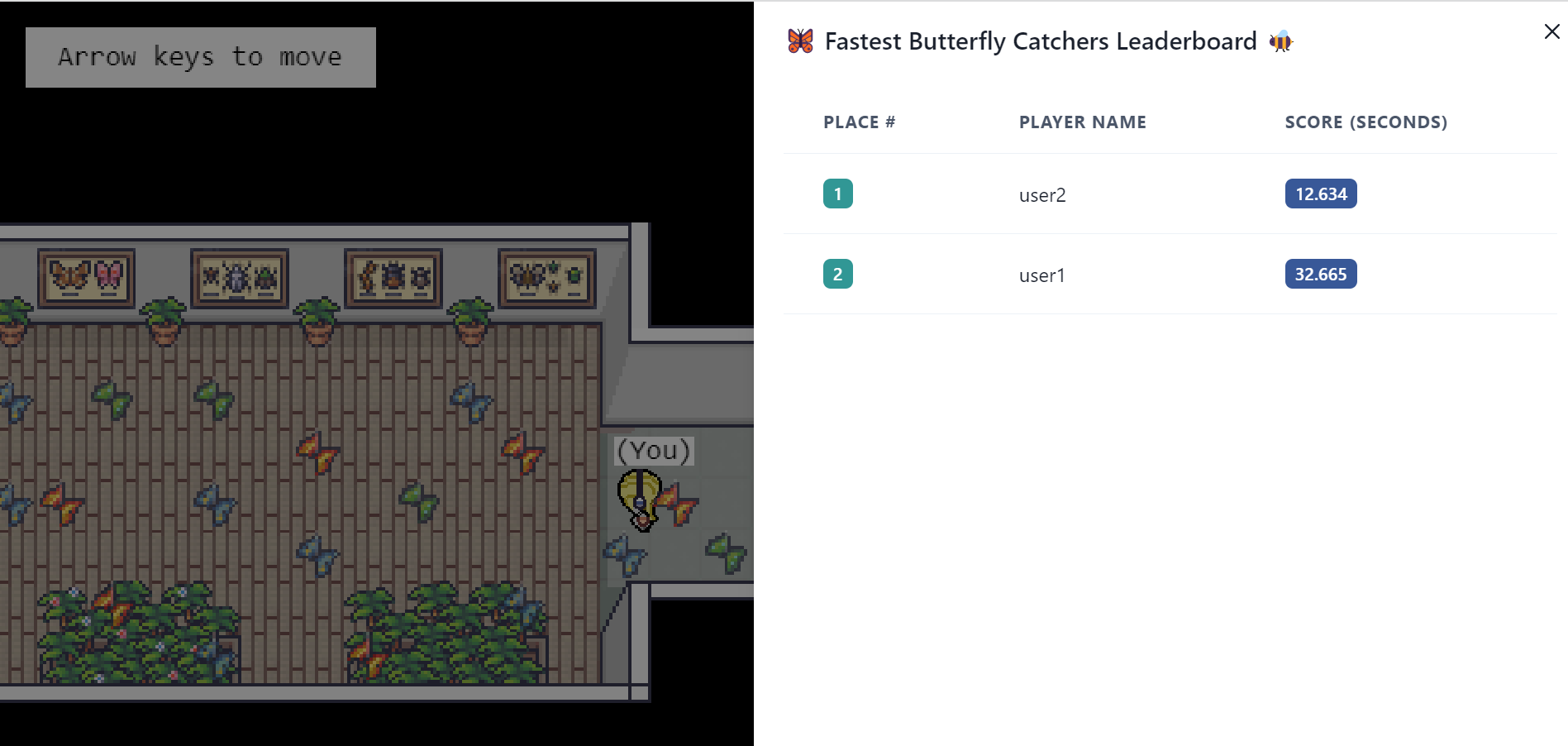Select the PLAYER NAME column header

coord(1082,122)
